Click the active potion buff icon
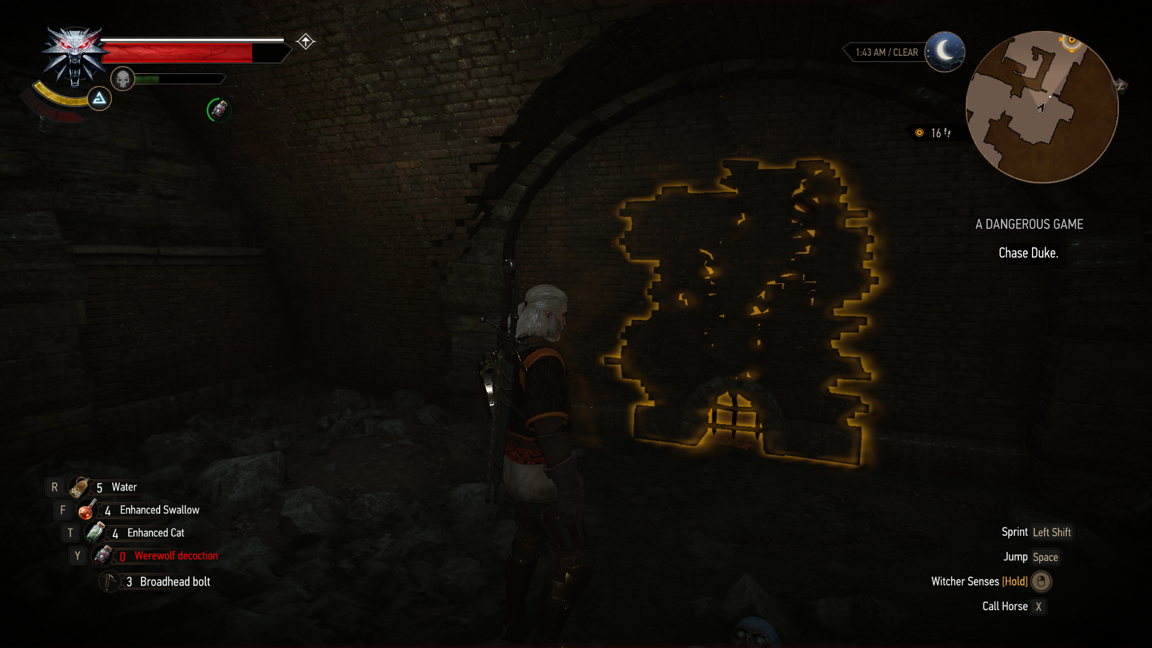Image resolution: width=1152 pixels, height=648 pixels. pos(218,109)
